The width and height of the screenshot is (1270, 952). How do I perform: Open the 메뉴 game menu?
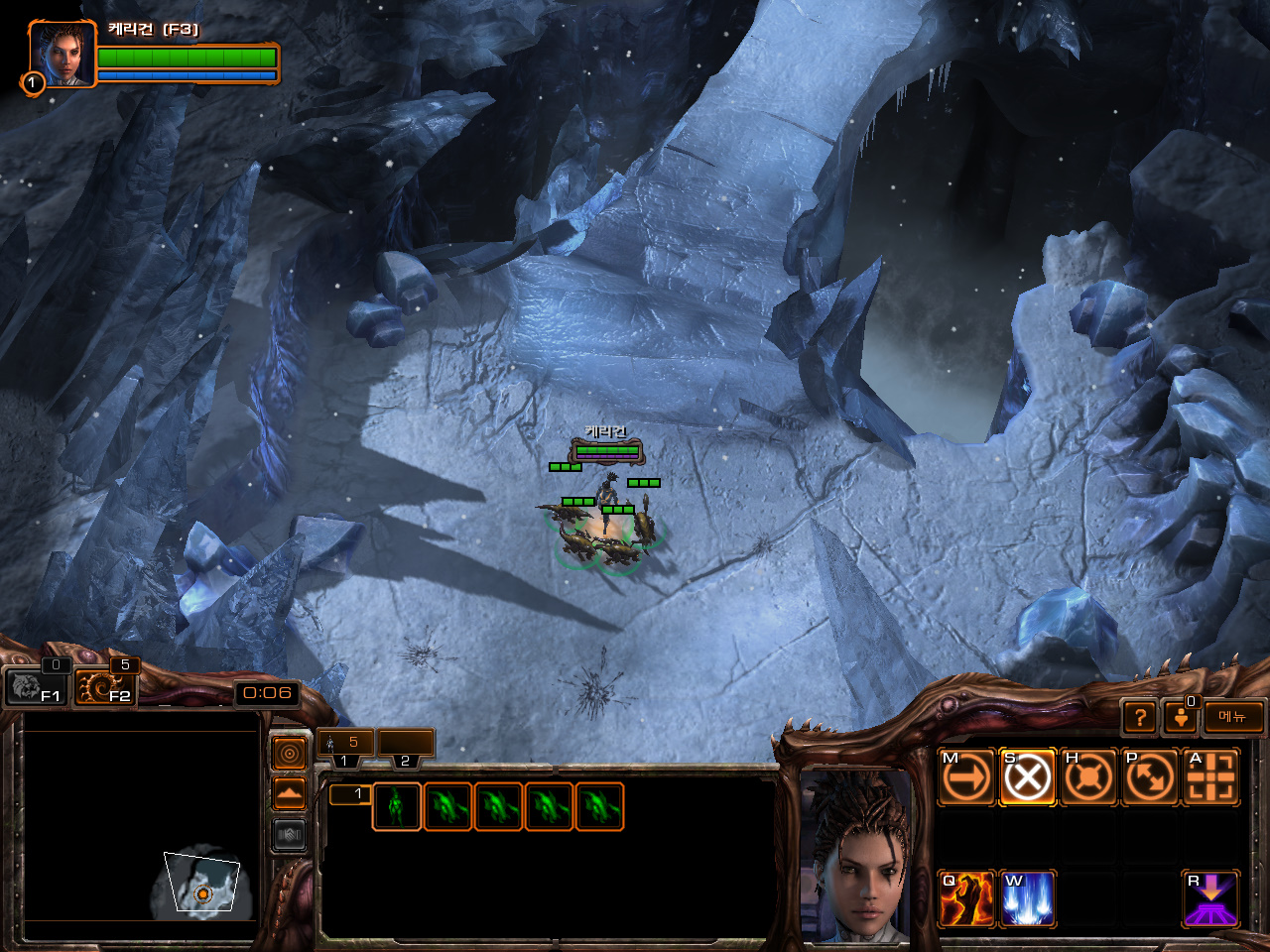pos(1233,717)
